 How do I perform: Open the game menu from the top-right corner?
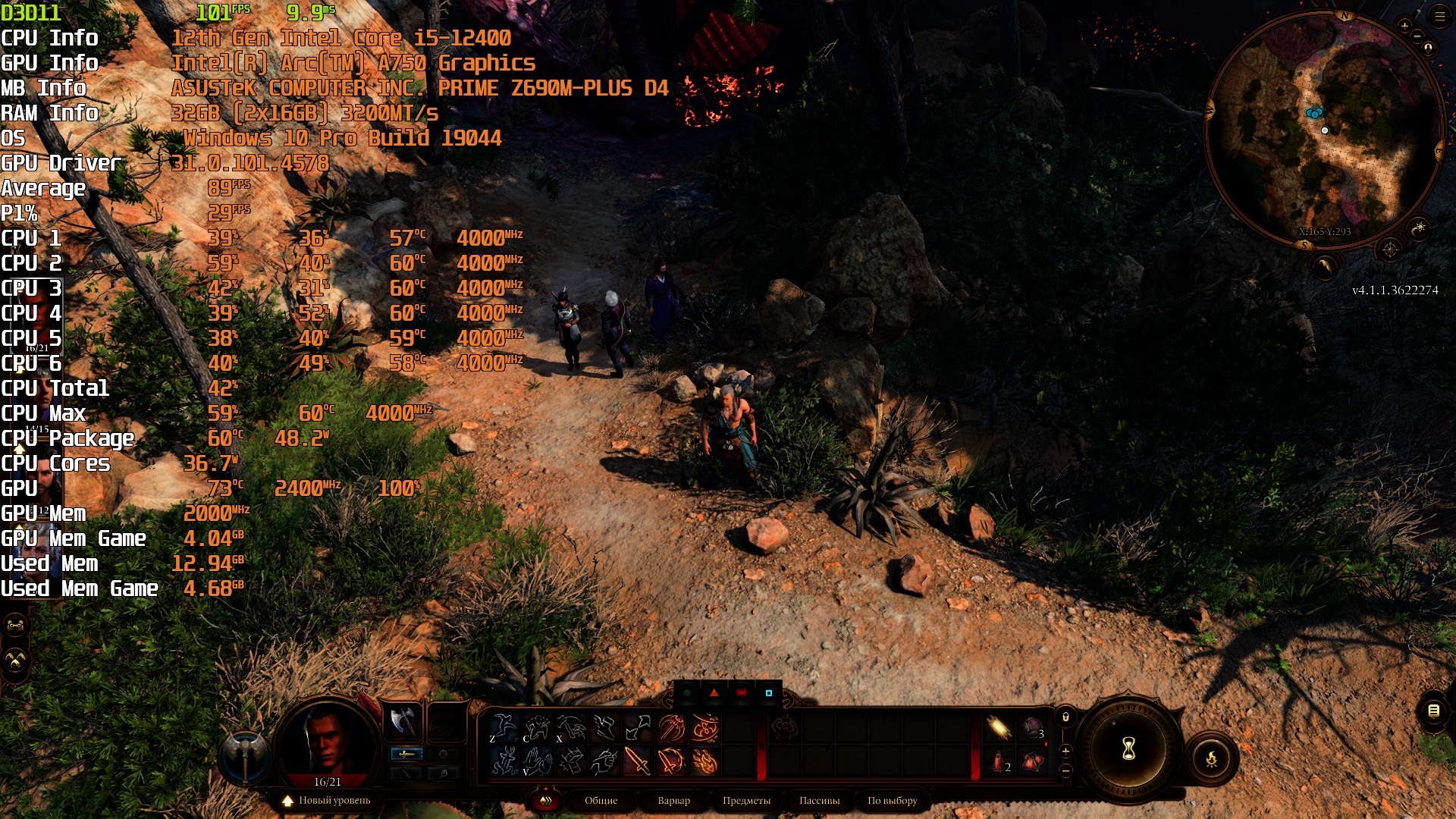click(x=1439, y=16)
